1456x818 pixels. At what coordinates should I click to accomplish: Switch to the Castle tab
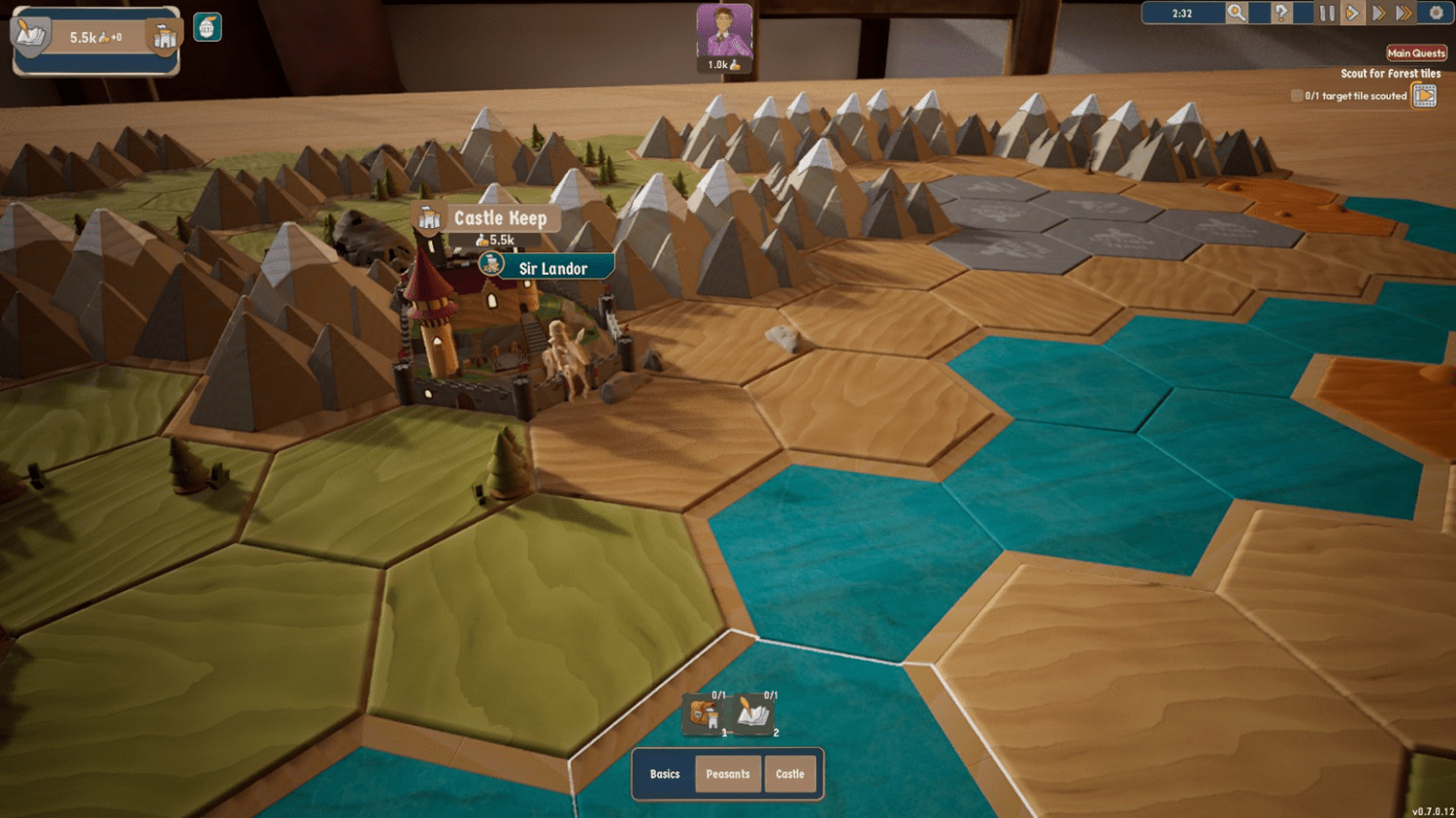tap(790, 774)
